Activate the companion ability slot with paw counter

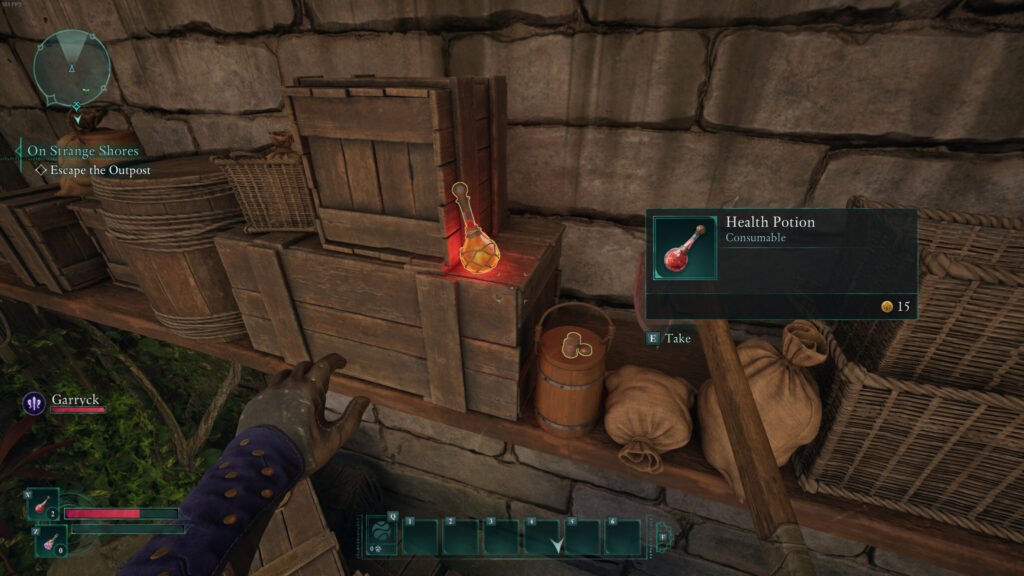(382, 535)
